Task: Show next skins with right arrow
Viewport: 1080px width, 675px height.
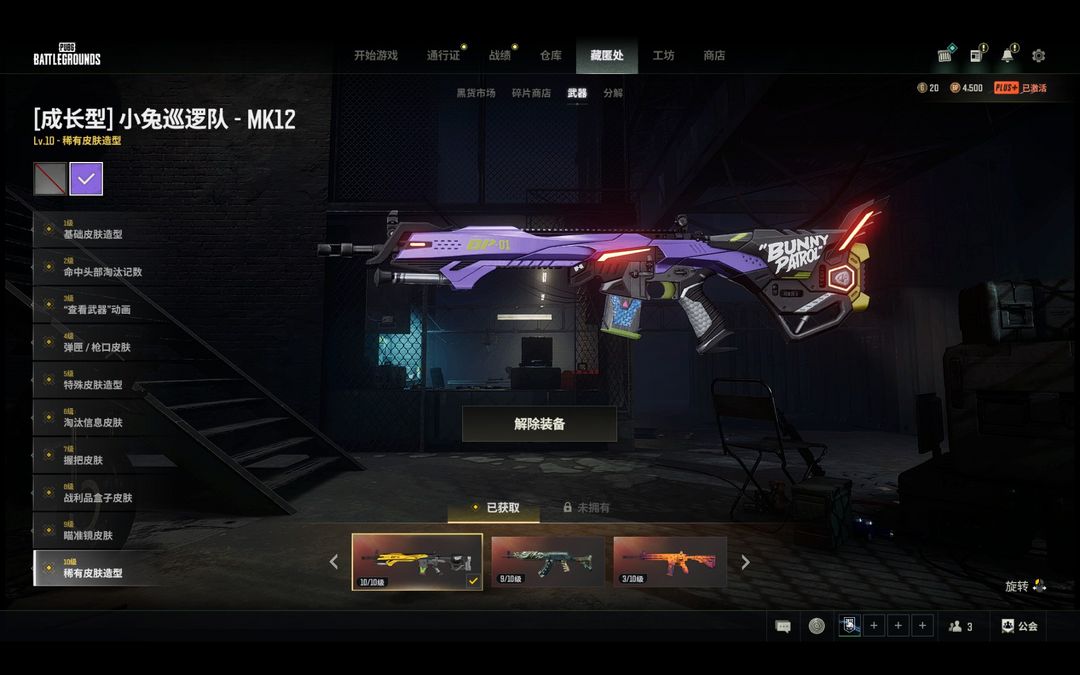Action: point(745,562)
